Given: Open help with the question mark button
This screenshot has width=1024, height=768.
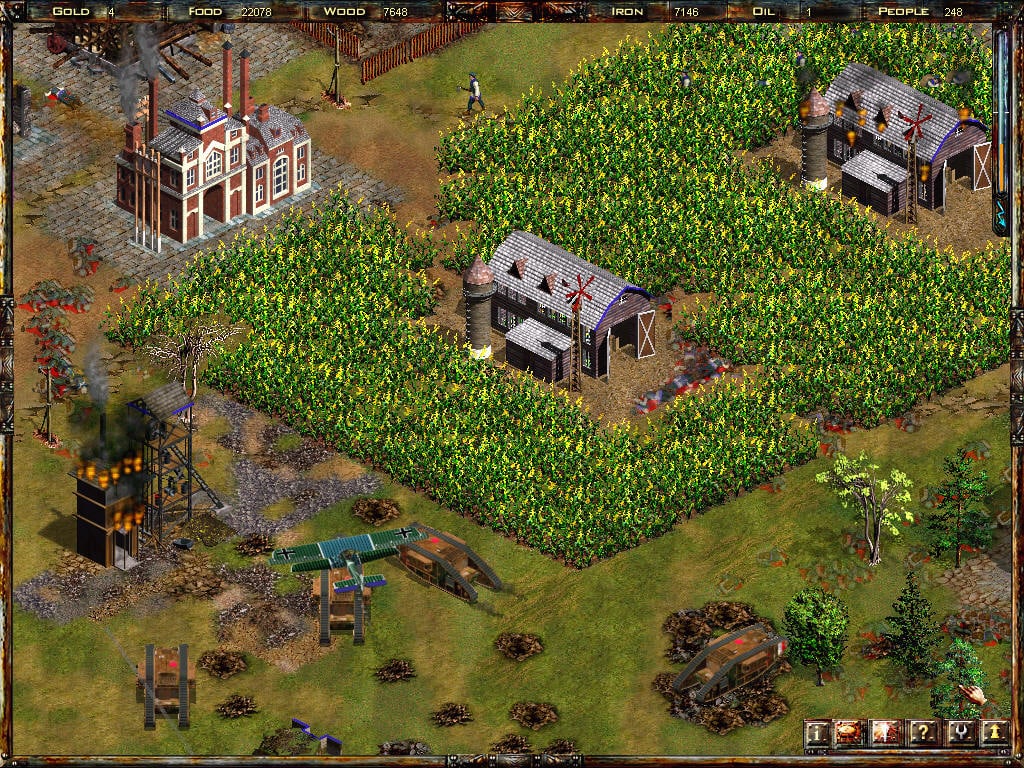Looking at the screenshot, I should coord(922,733).
